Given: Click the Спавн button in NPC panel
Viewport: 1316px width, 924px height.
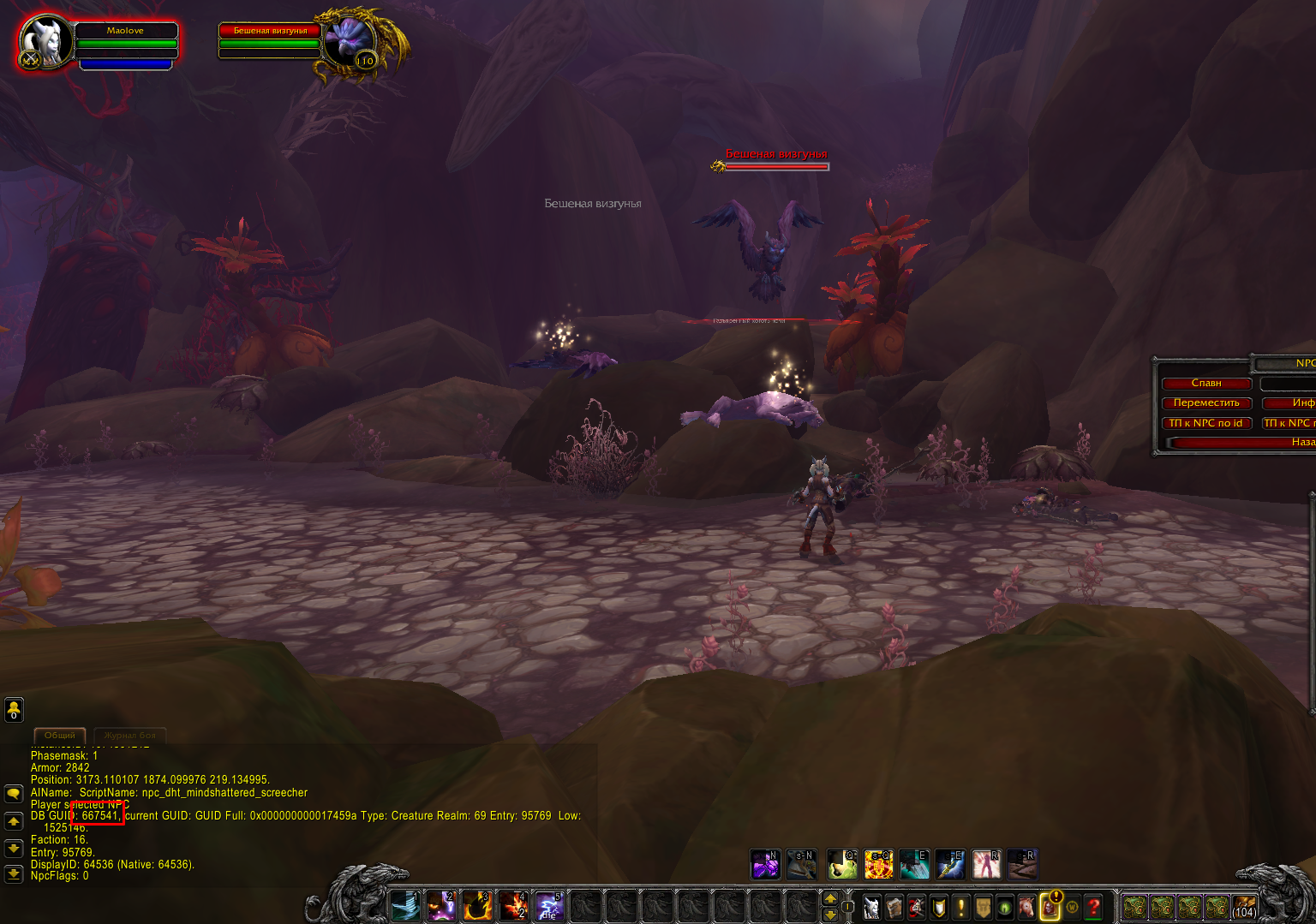Looking at the screenshot, I should 1206,383.
